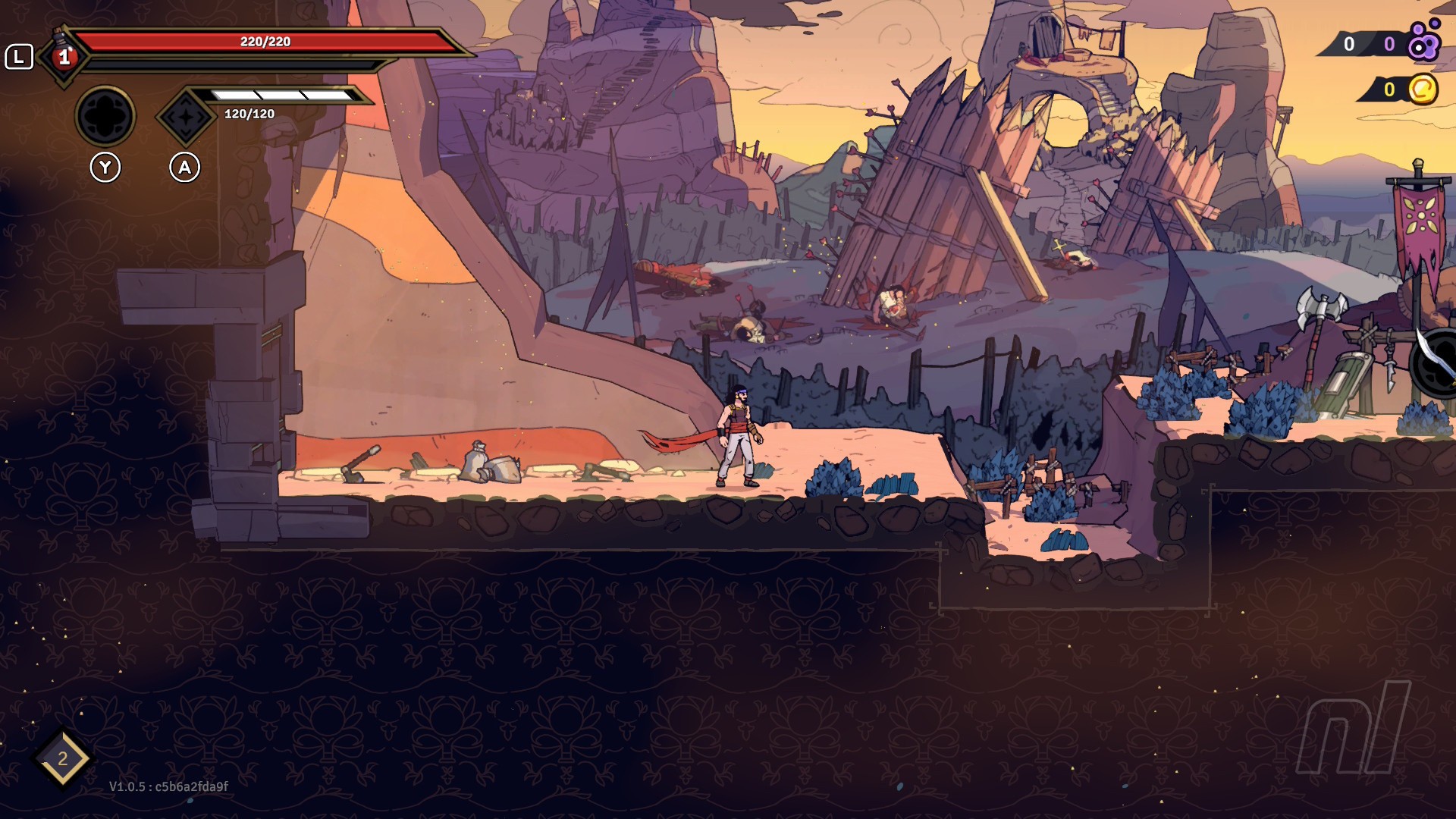This screenshot has width=1456, height=819.
Task: Click the diamond level indicator showing 2
Action: 63,758
